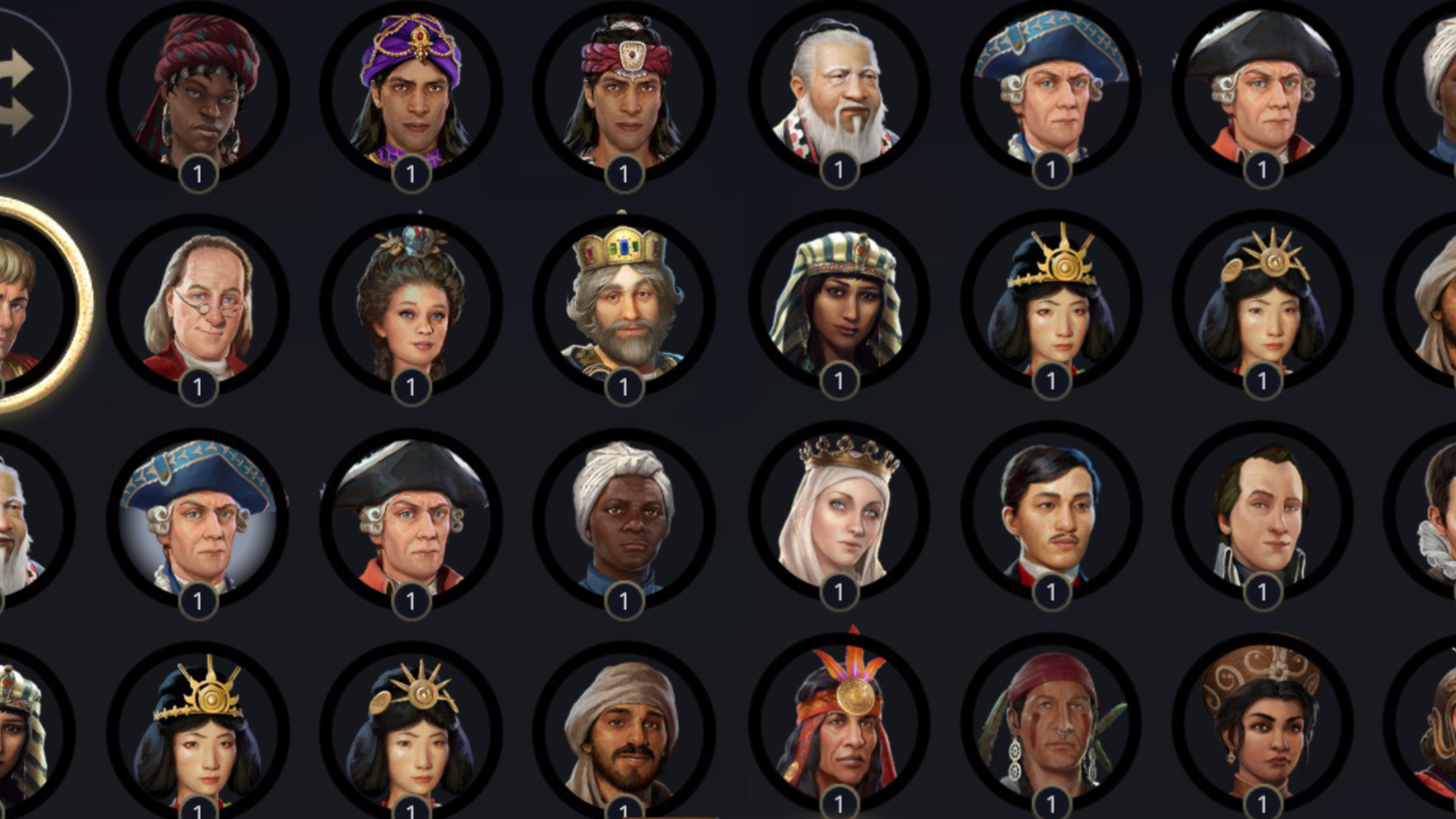Pick Hatshepsut wearing the Egyptian striped headdress
The width and height of the screenshot is (1456, 819).
(837, 309)
